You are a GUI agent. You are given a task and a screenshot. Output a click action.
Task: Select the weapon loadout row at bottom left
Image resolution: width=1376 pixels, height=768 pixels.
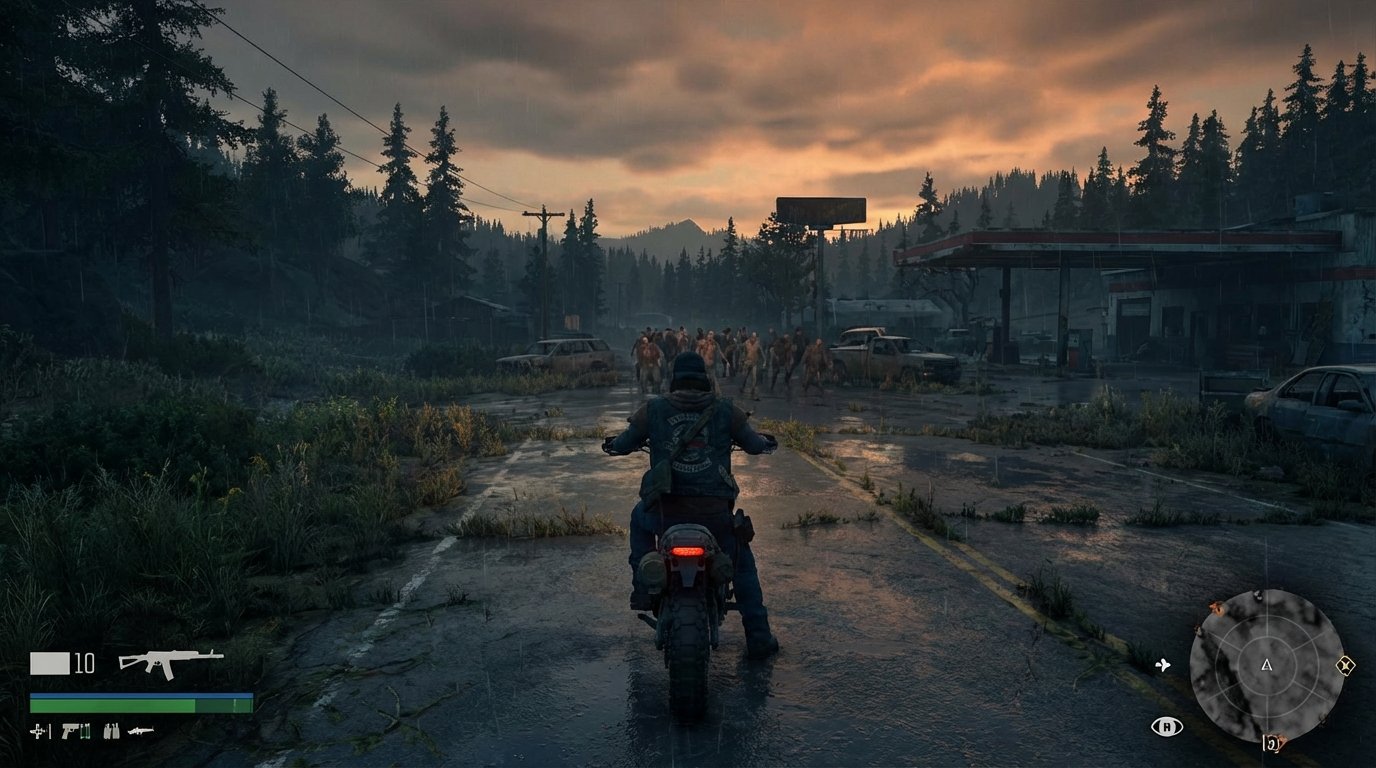[90, 731]
